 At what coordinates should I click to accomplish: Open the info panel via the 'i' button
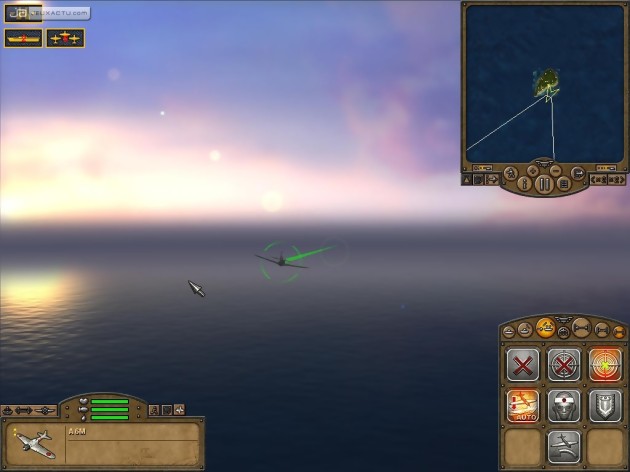pyautogui.click(x=523, y=184)
